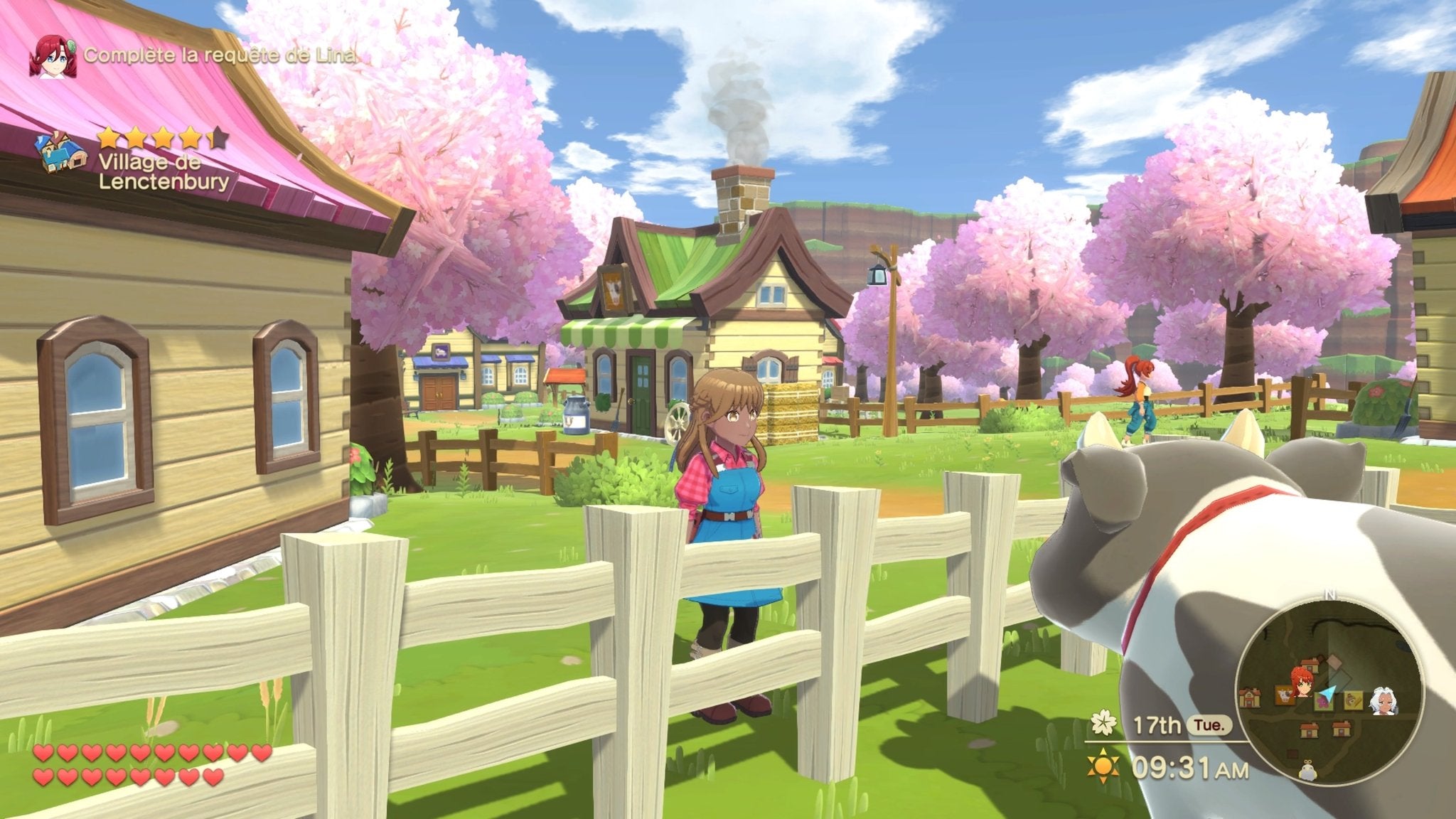Click the red-haired villager portrait on the minimap

click(1302, 684)
